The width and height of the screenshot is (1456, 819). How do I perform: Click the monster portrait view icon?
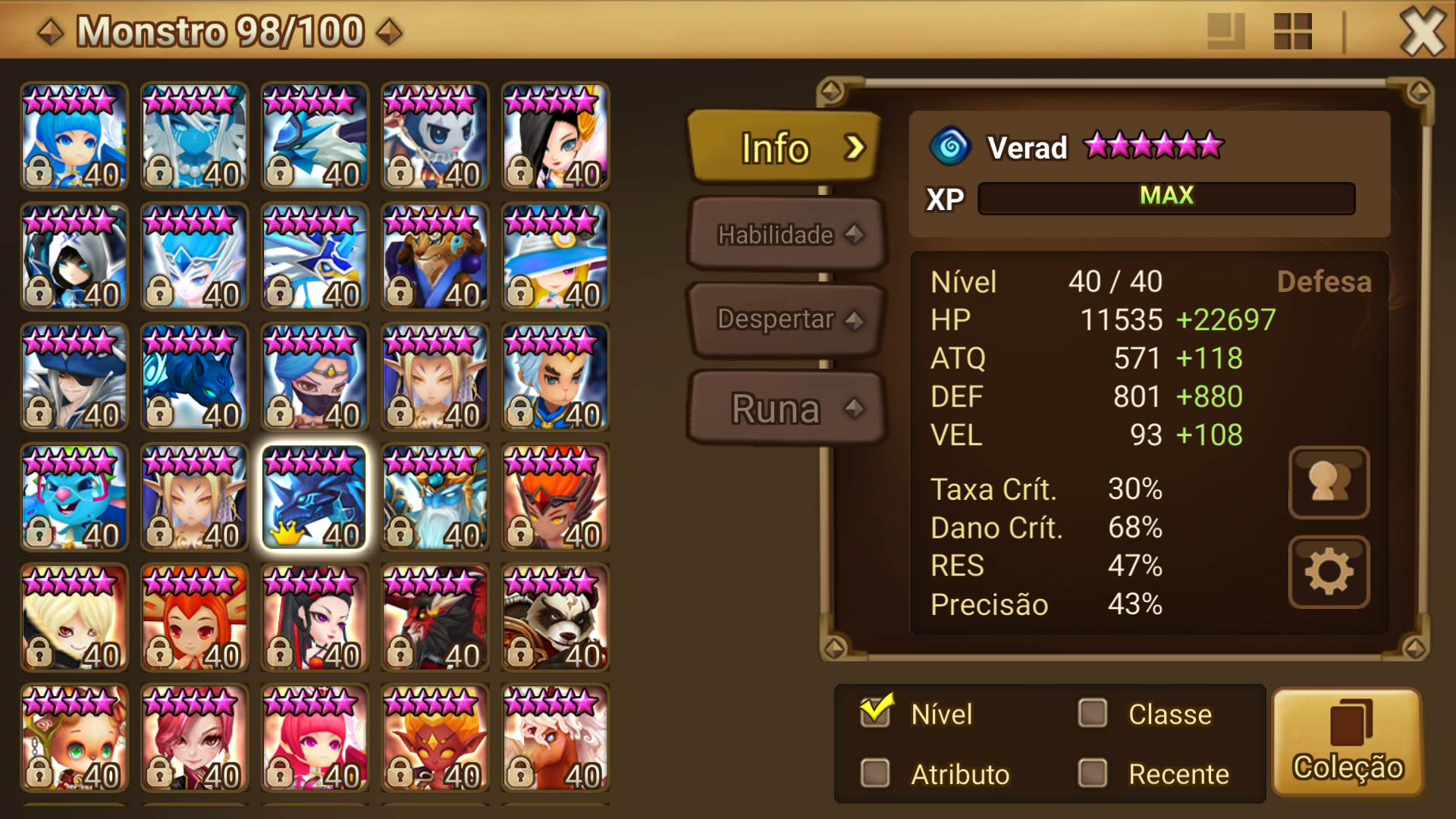point(1329,483)
